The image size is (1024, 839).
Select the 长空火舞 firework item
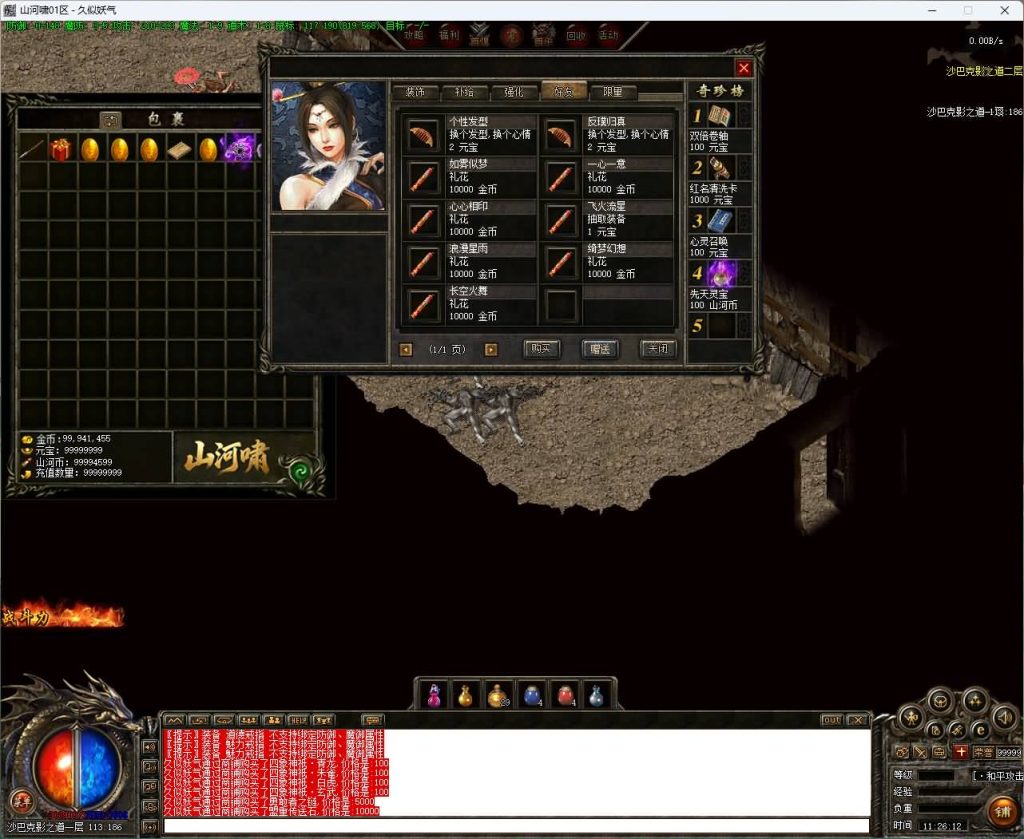pyautogui.click(x=423, y=304)
